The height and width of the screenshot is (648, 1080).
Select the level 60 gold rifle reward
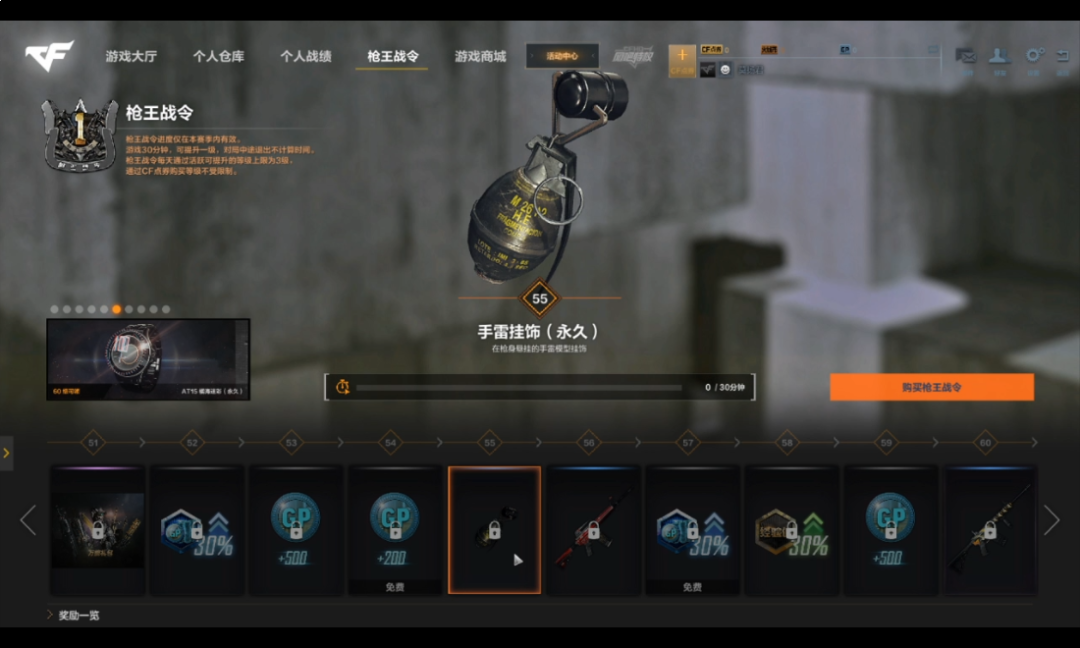(x=990, y=530)
